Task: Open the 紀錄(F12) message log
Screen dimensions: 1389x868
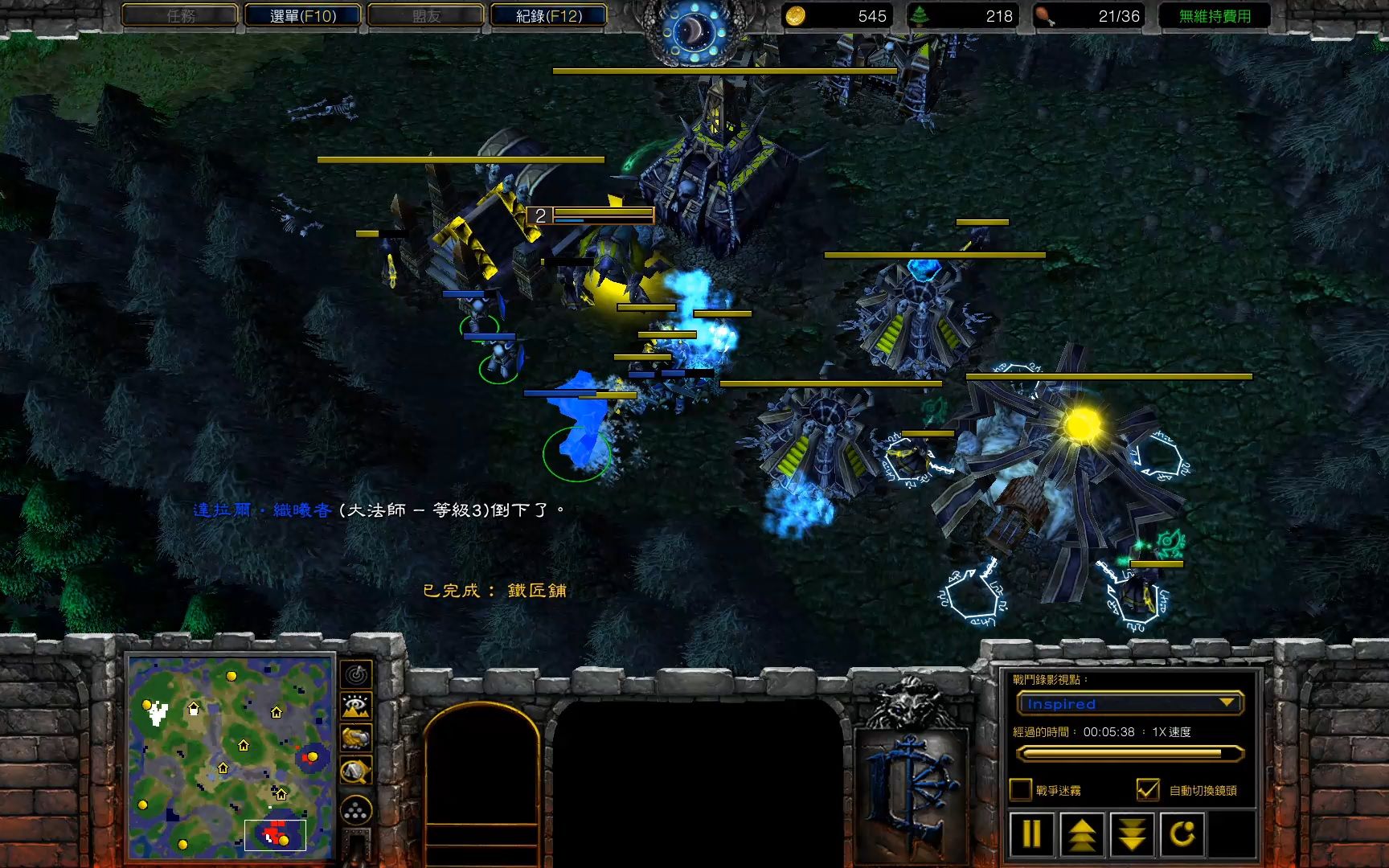Action: point(548,15)
